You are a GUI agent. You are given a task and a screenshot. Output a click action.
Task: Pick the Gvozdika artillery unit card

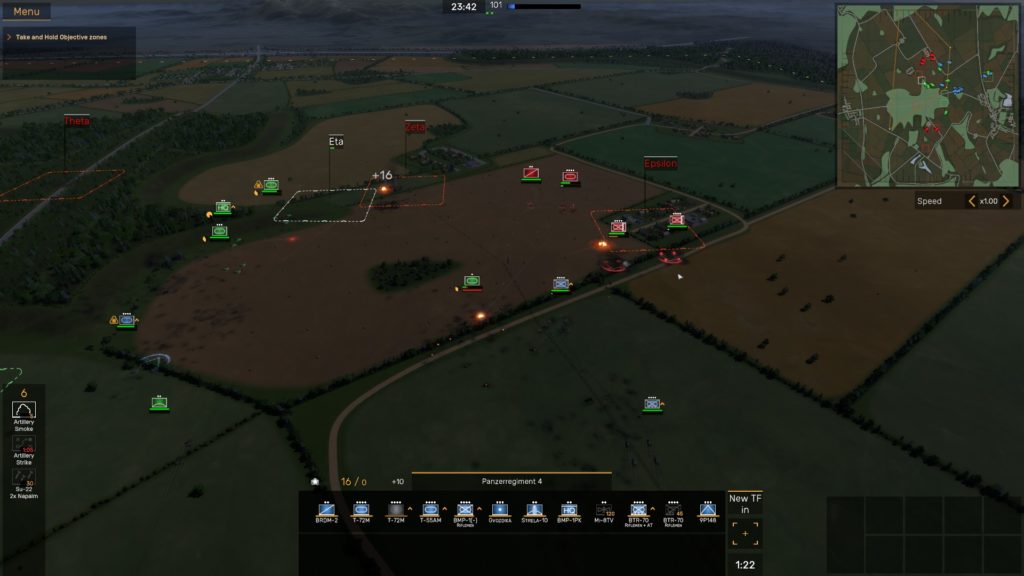coord(500,512)
